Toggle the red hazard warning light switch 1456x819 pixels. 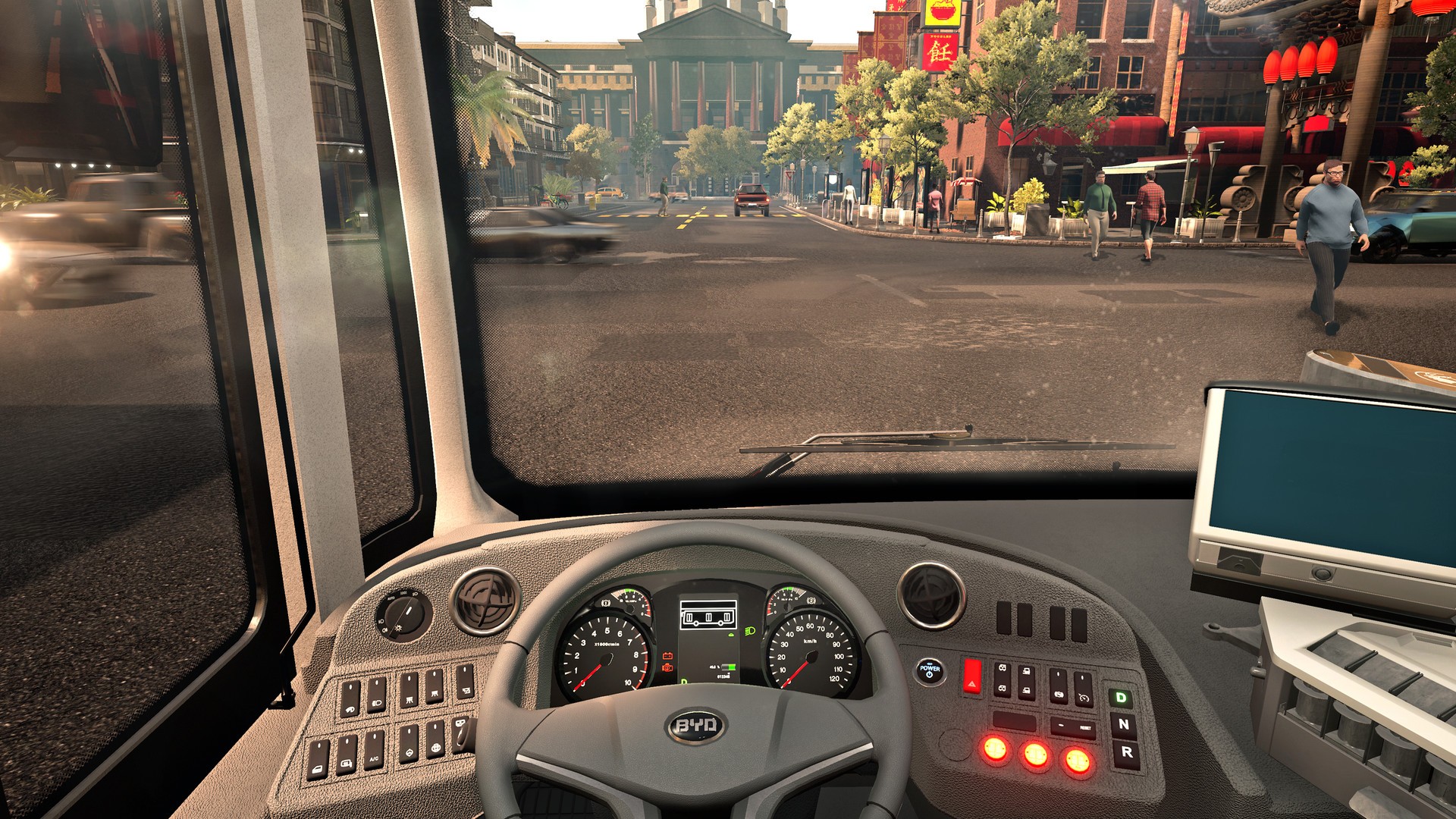[x=971, y=676]
